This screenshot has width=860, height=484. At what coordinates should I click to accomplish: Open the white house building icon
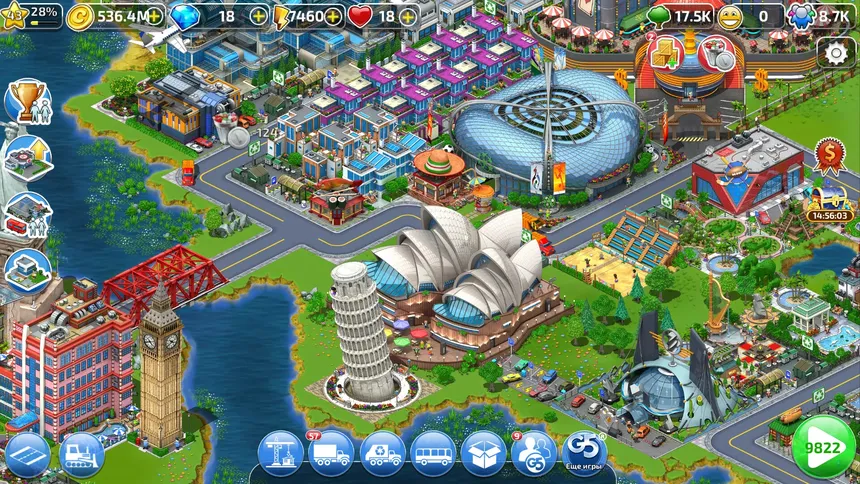click(x=27, y=268)
